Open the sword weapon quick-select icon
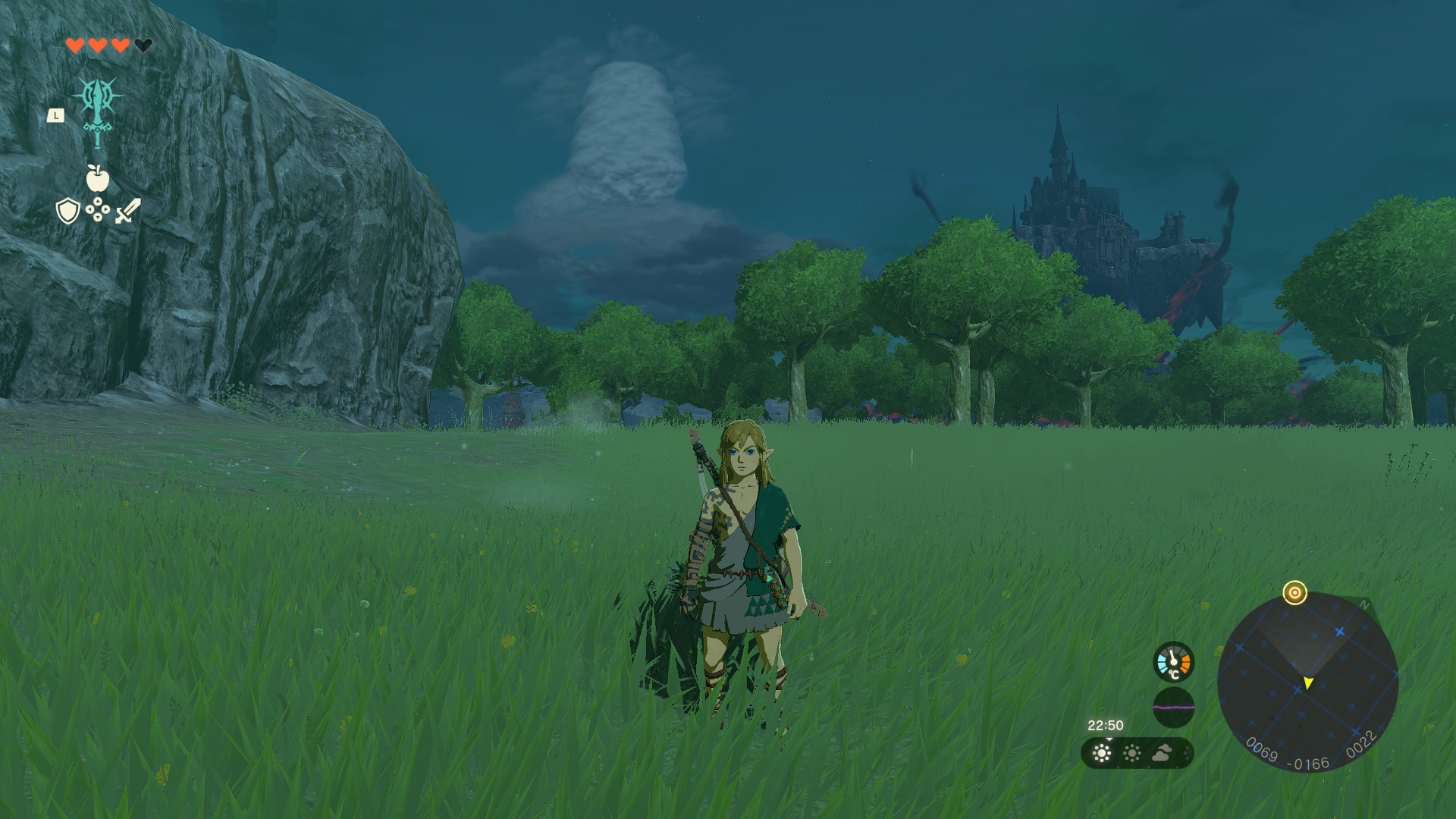1456x819 pixels. click(x=127, y=211)
